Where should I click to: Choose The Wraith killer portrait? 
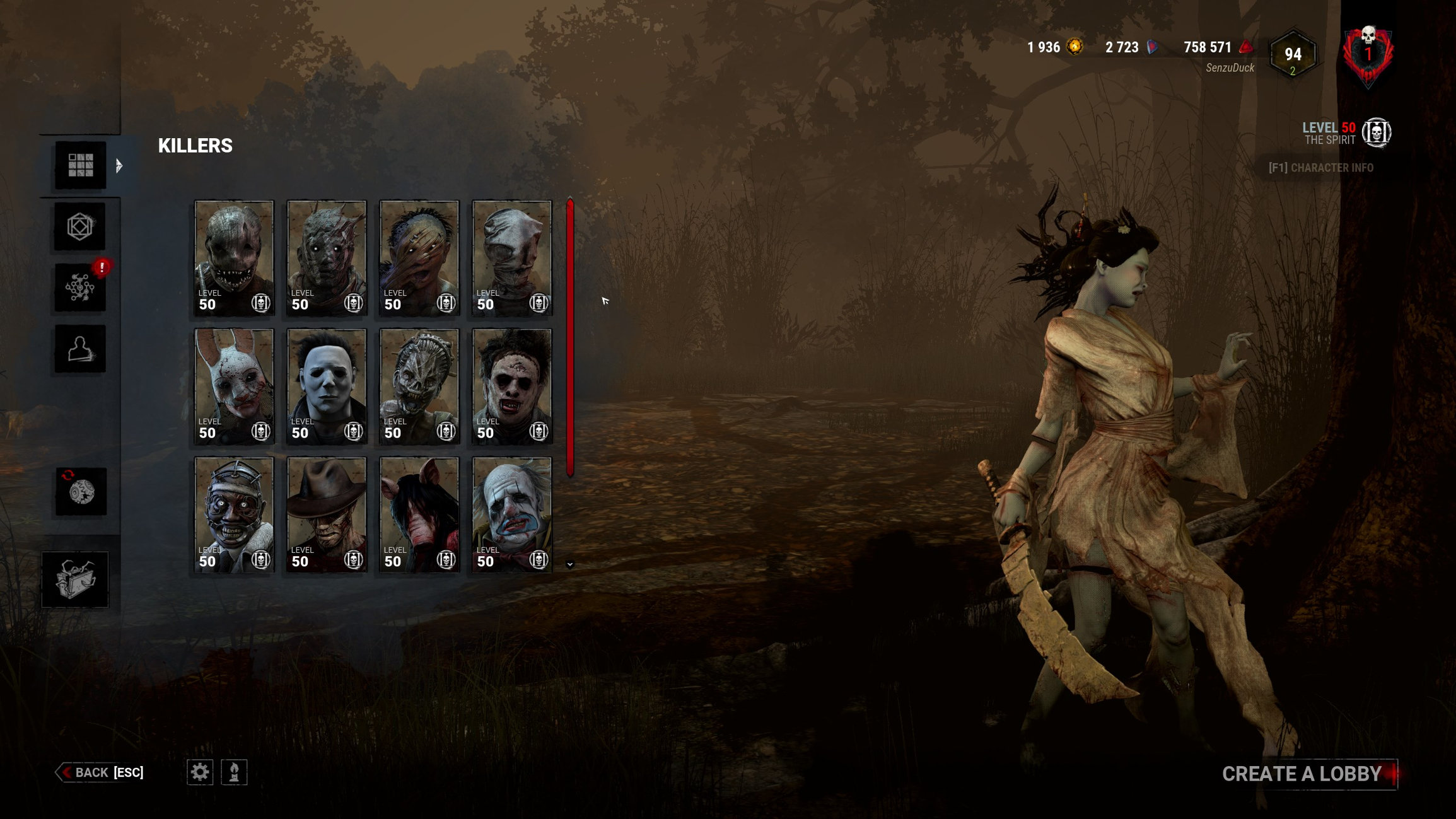pos(327,257)
